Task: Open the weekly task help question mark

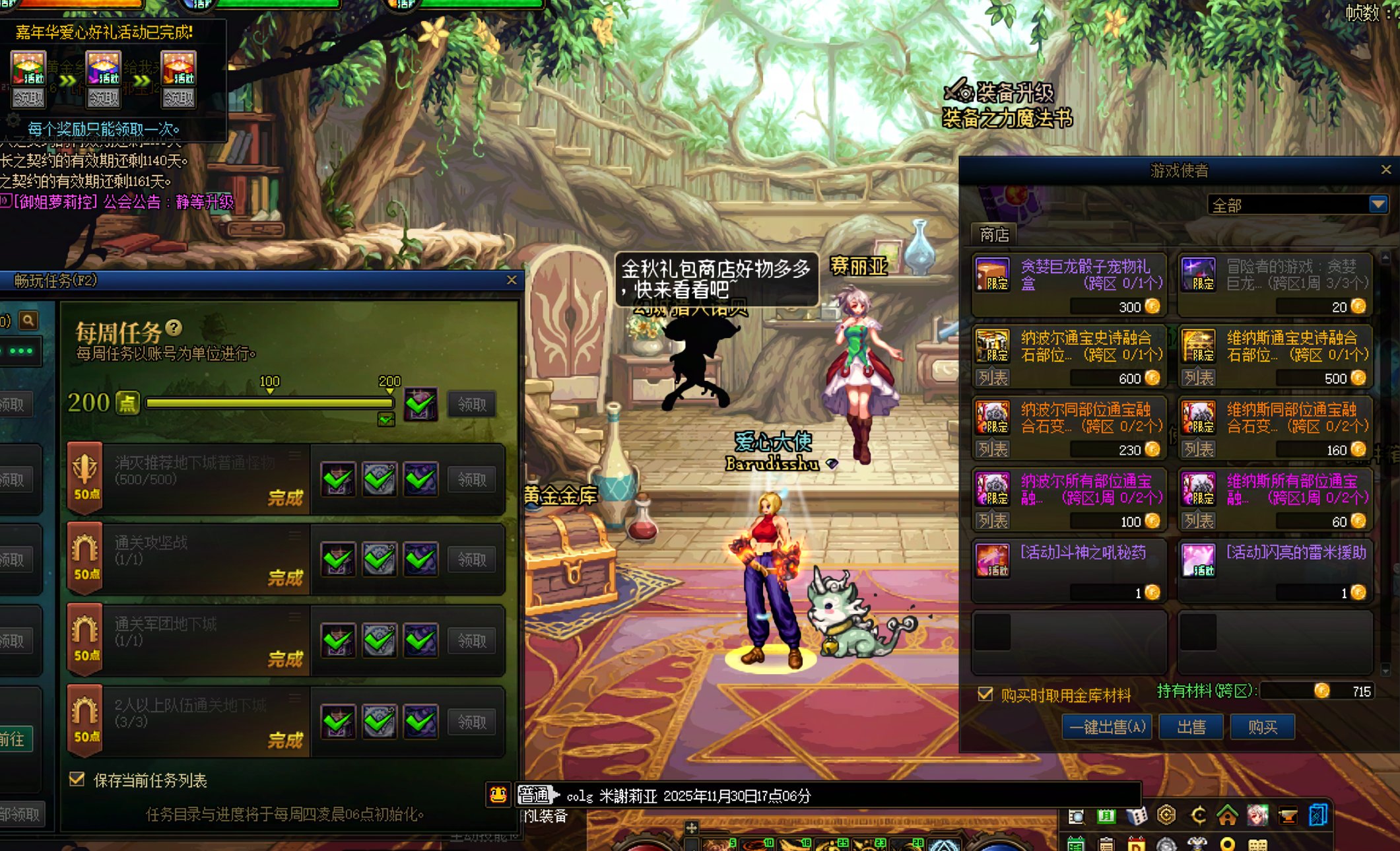Action: pos(174,327)
